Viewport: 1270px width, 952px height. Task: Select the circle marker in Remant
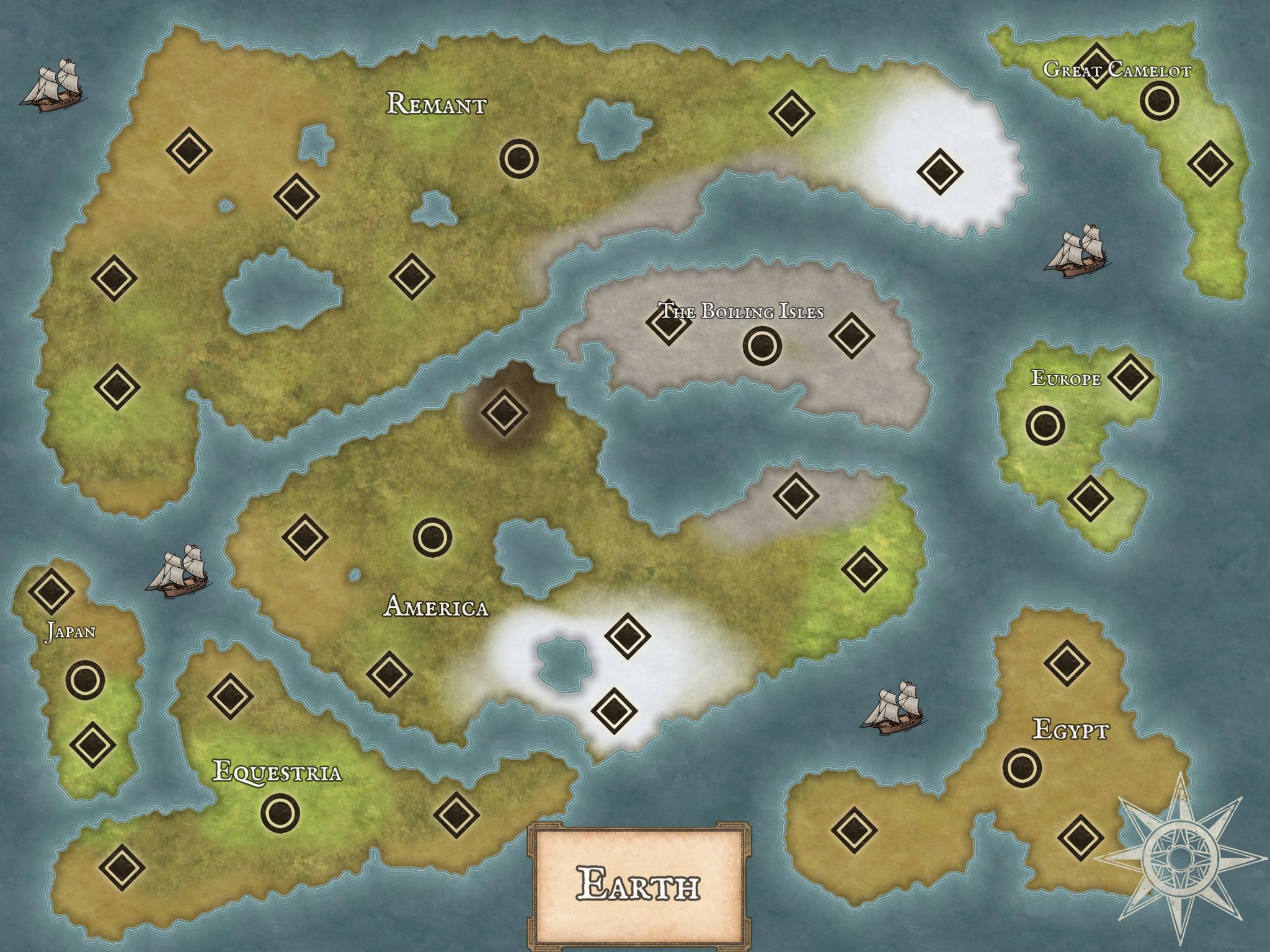tap(518, 159)
